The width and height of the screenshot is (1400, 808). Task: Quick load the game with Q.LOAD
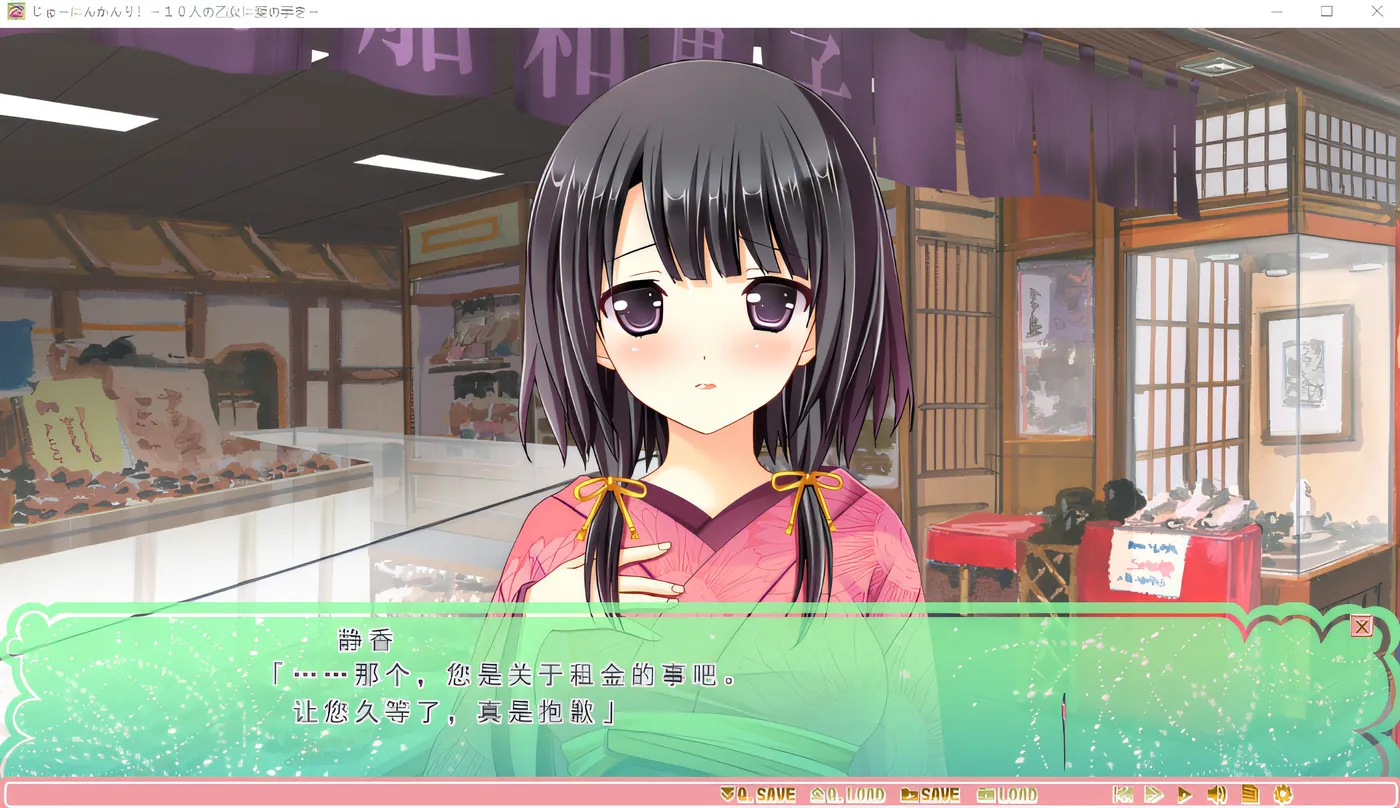click(x=848, y=795)
